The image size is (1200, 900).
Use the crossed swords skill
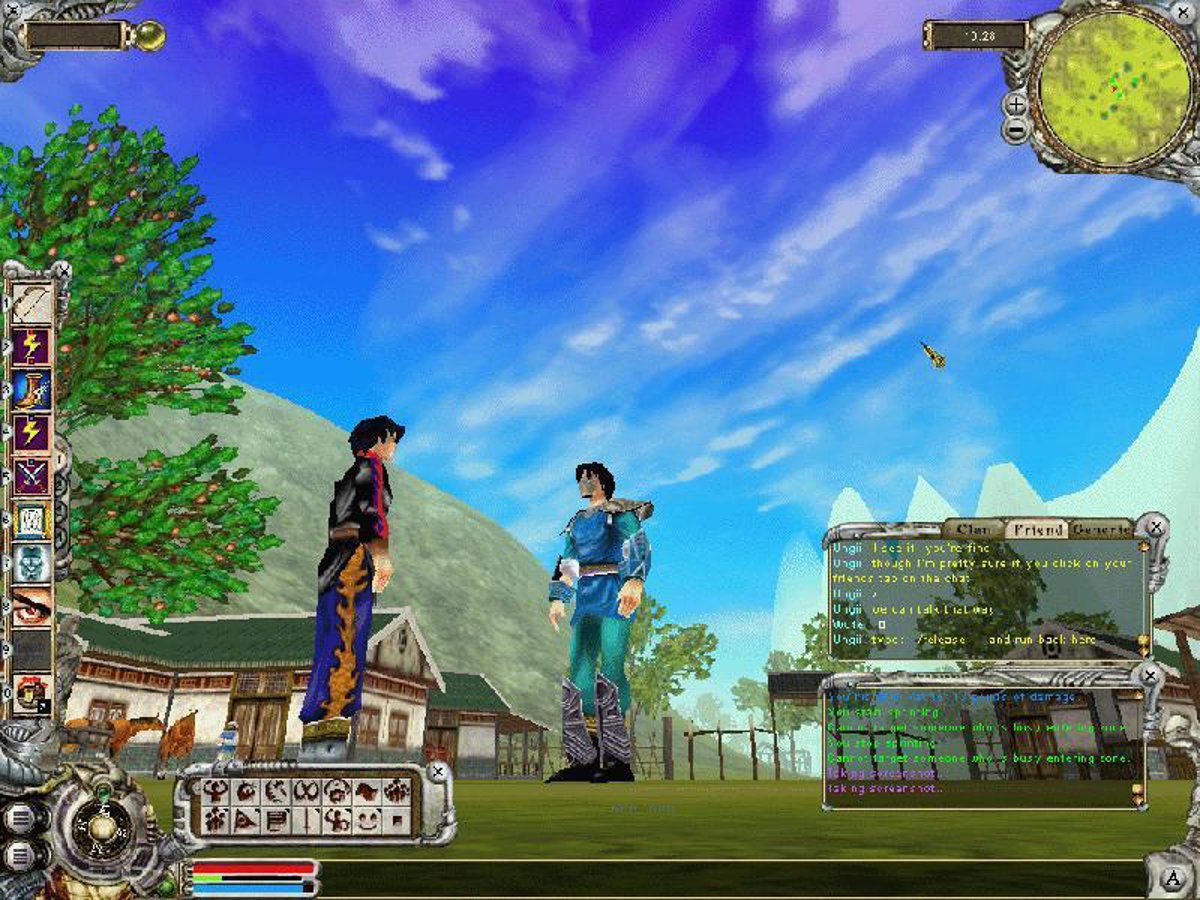(x=32, y=476)
